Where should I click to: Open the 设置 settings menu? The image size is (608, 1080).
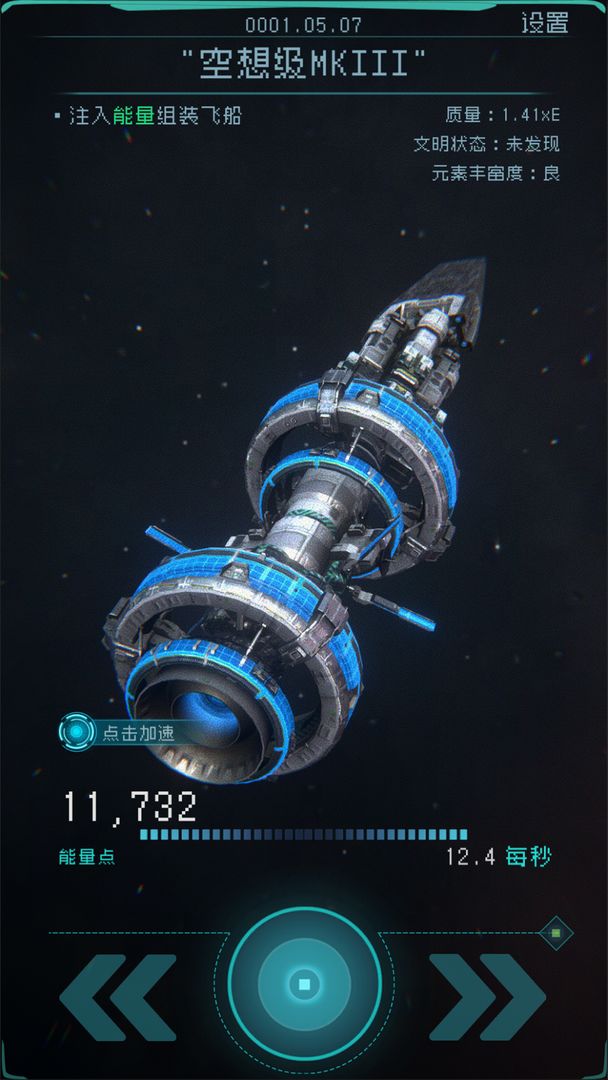(x=544, y=23)
